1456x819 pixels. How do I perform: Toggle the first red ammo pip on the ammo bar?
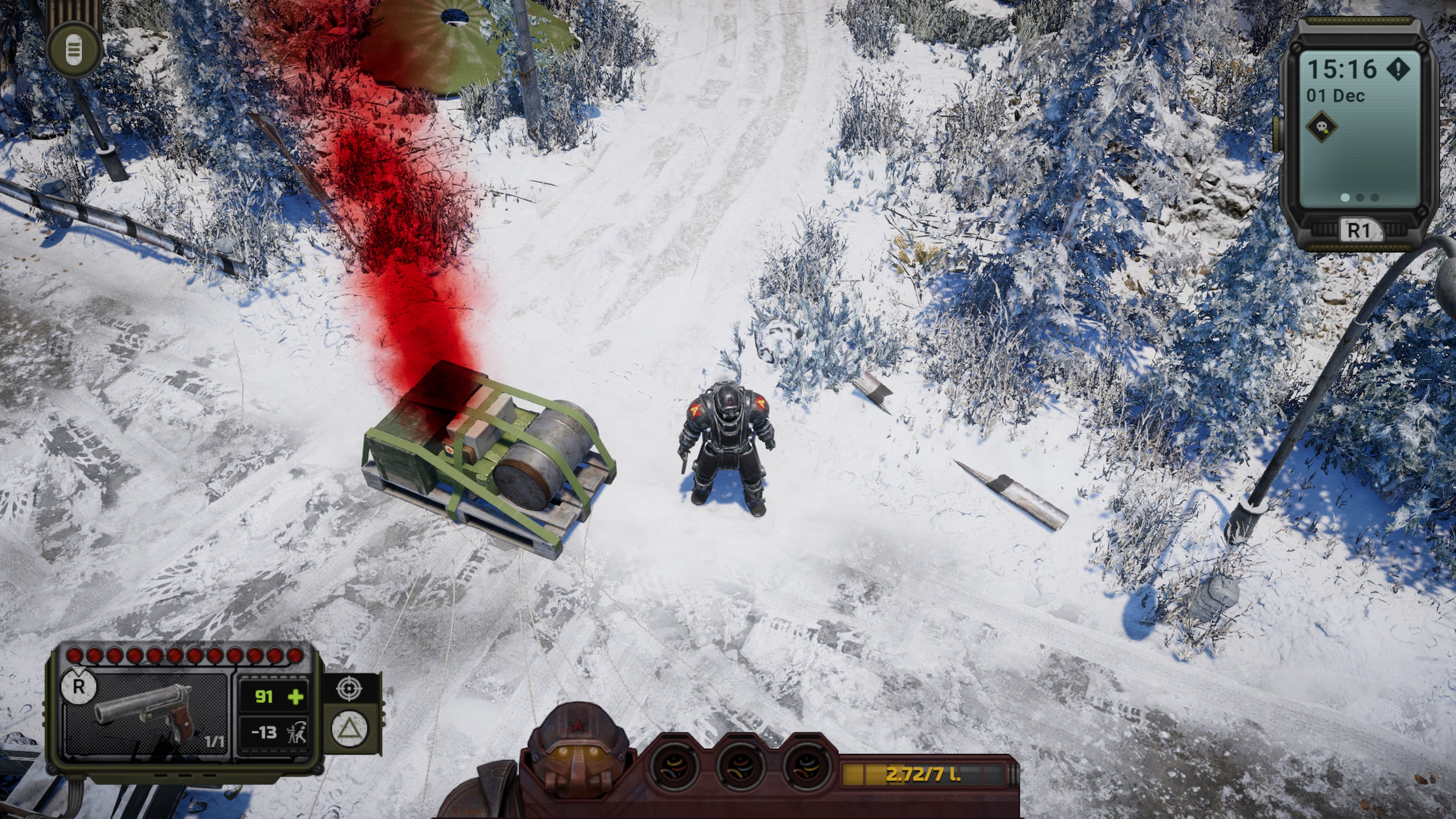pos(74,655)
